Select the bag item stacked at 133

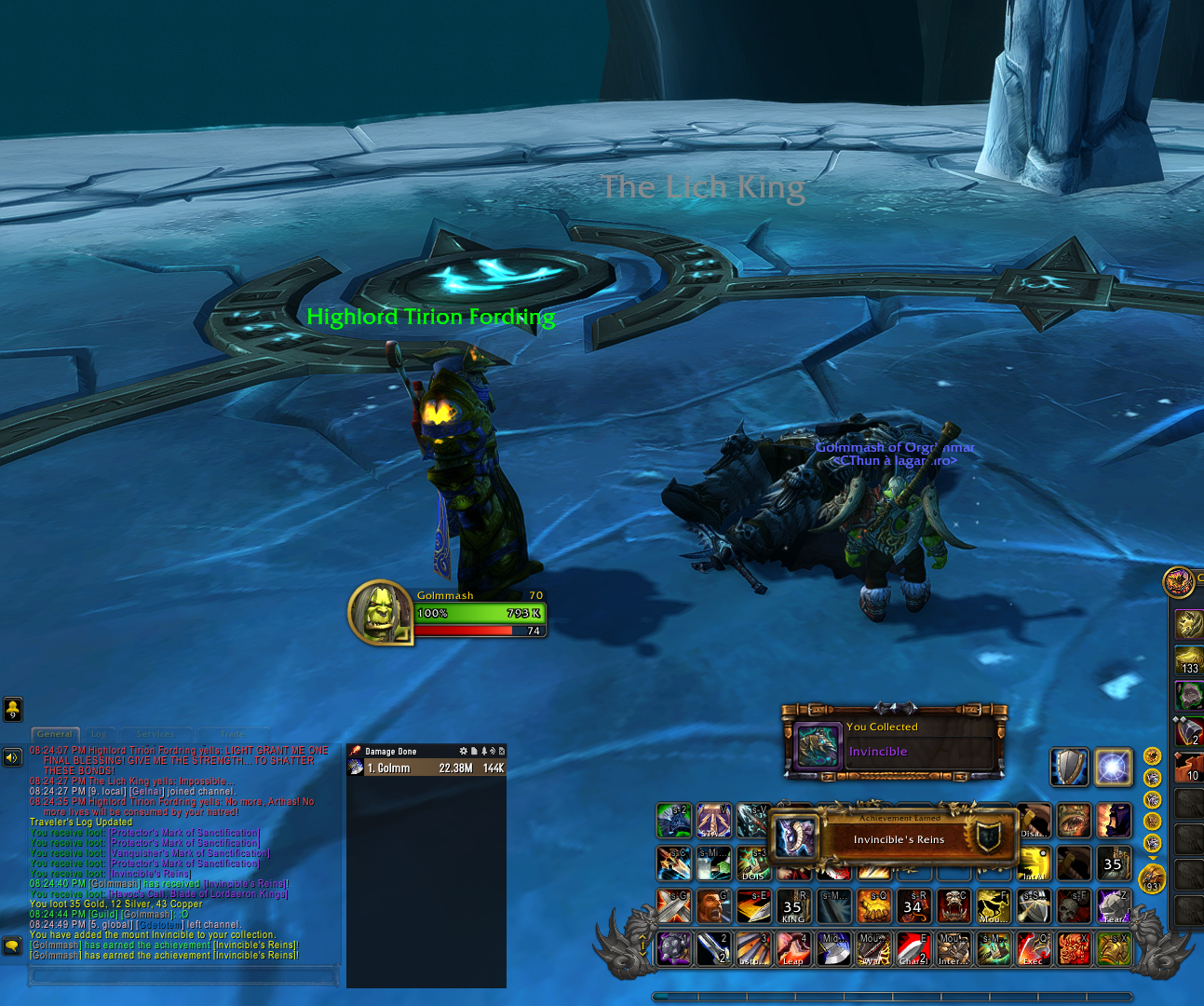coord(1189,659)
